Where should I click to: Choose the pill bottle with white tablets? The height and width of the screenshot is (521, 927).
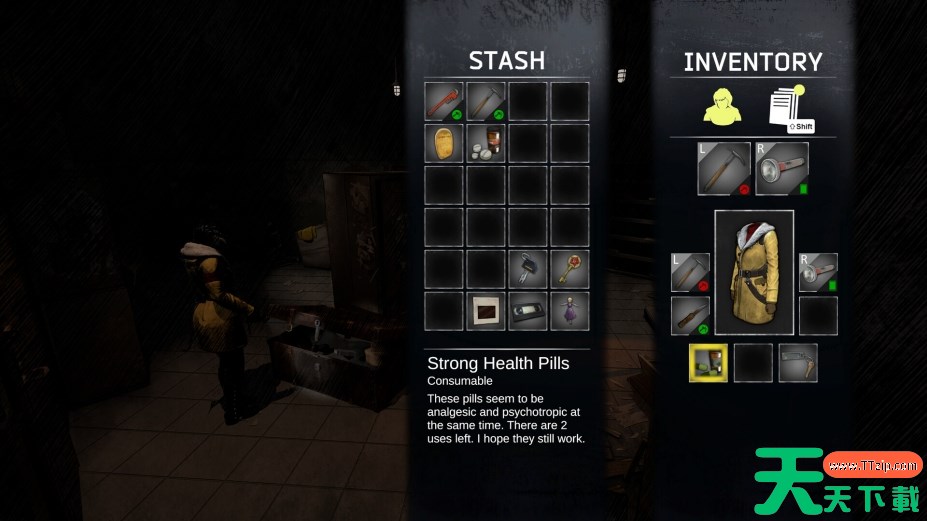click(486, 143)
